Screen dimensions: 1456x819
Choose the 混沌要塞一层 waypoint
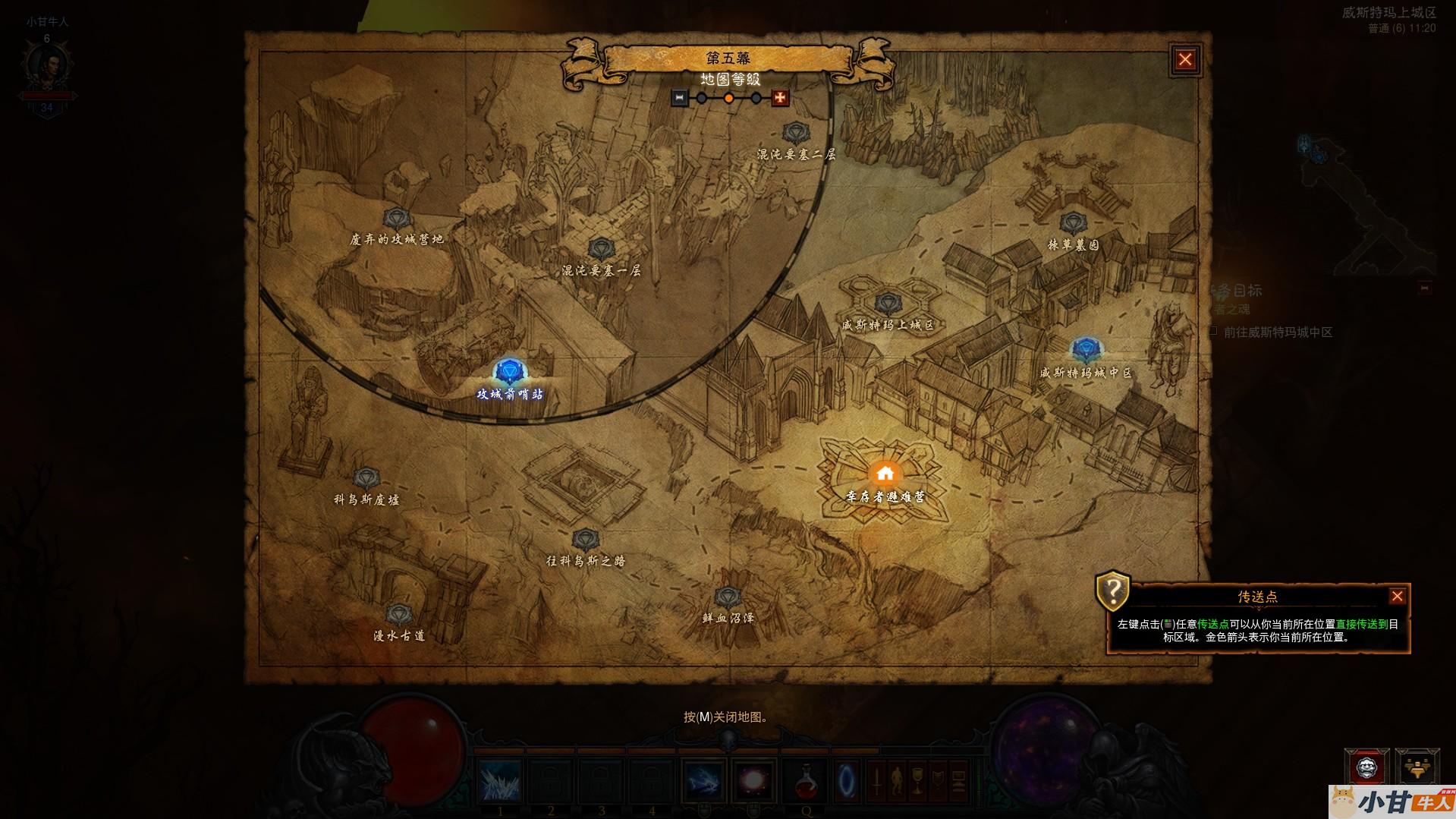(601, 249)
